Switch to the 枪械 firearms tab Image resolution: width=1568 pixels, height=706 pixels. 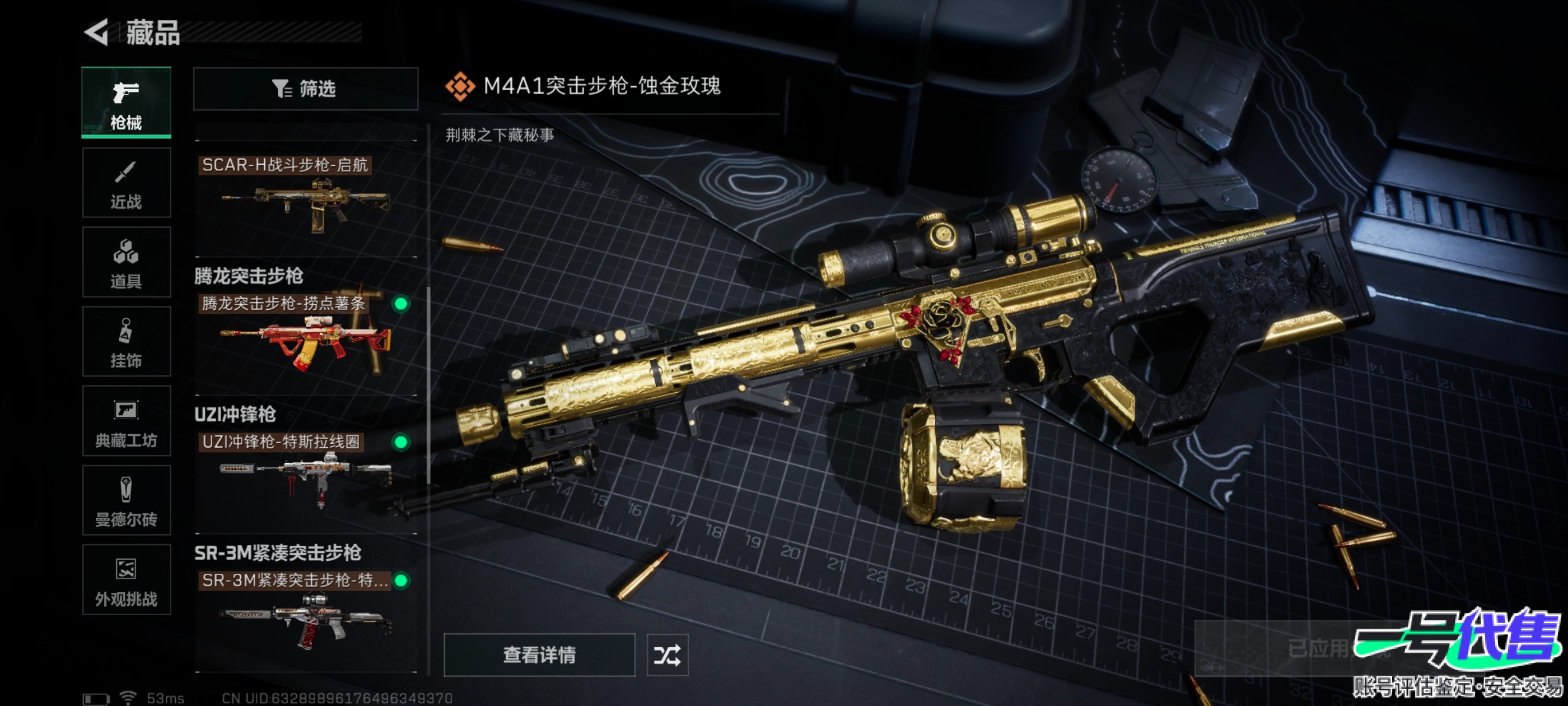(x=126, y=103)
